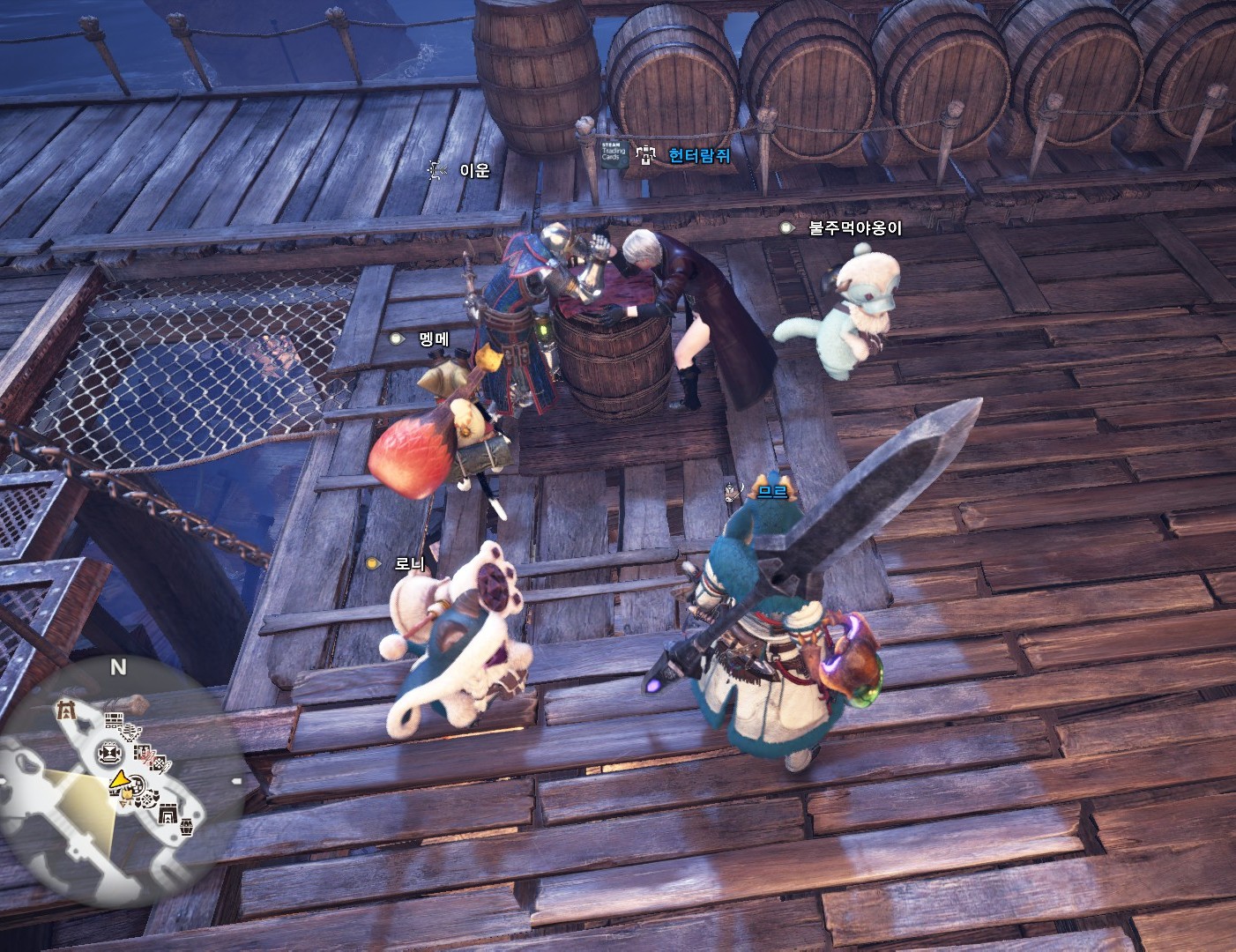Viewport: 1236px width, 952px height.
Task: Select the 이운 player name tag
Action: (x=474, y=169)
